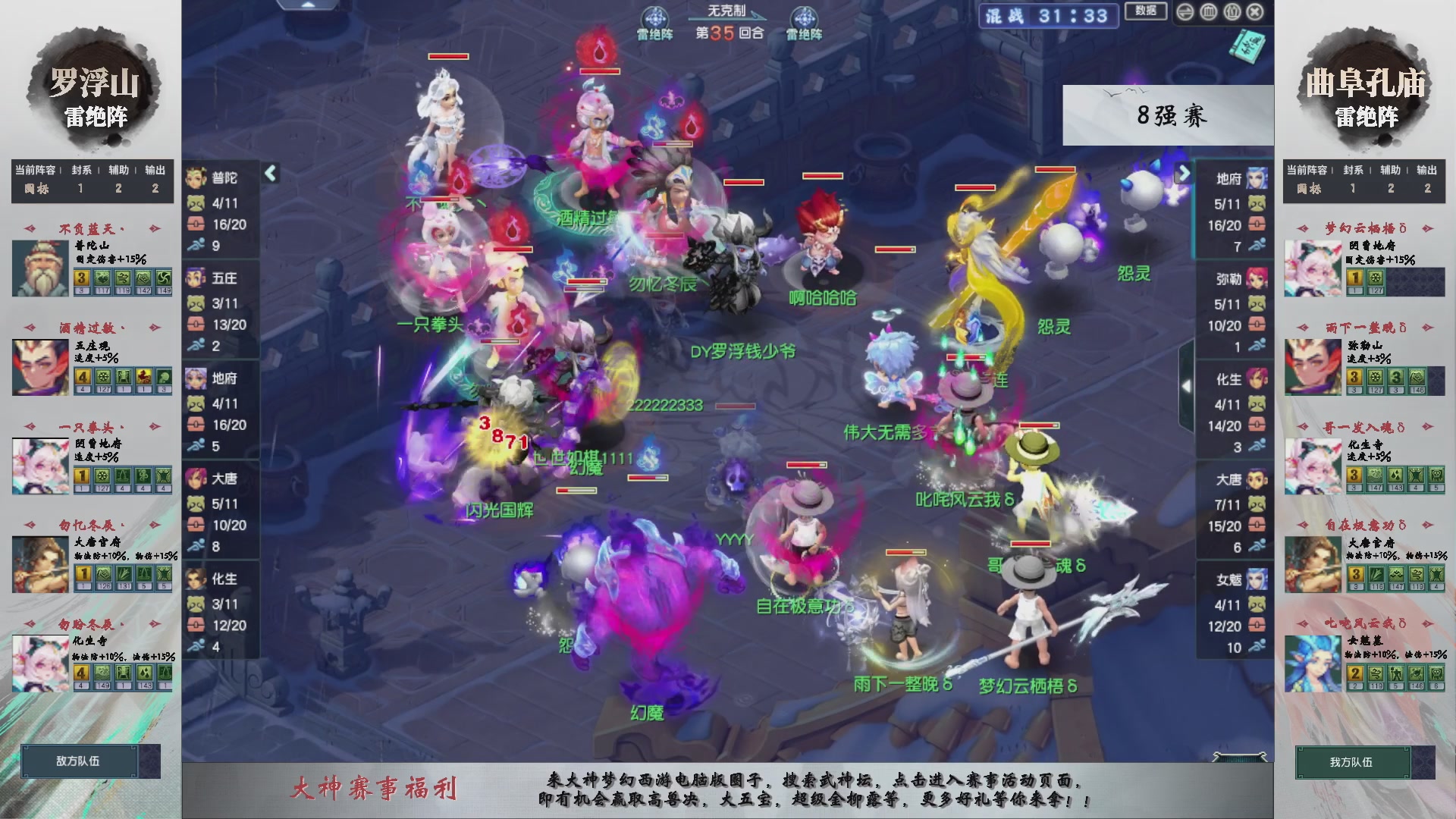Collapse the left team panel with arrow

pos(269,173)
